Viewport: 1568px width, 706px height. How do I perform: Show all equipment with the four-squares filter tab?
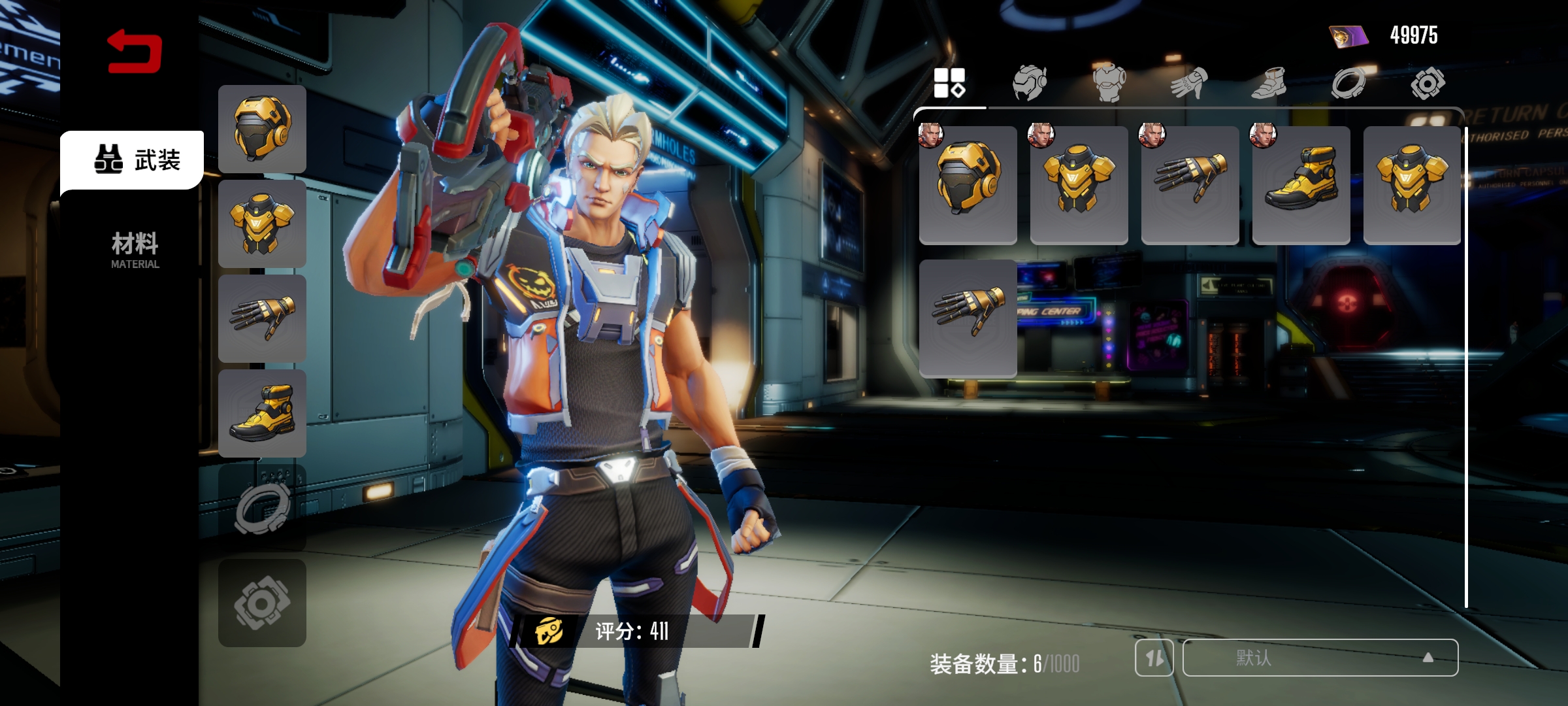(949, 83)
